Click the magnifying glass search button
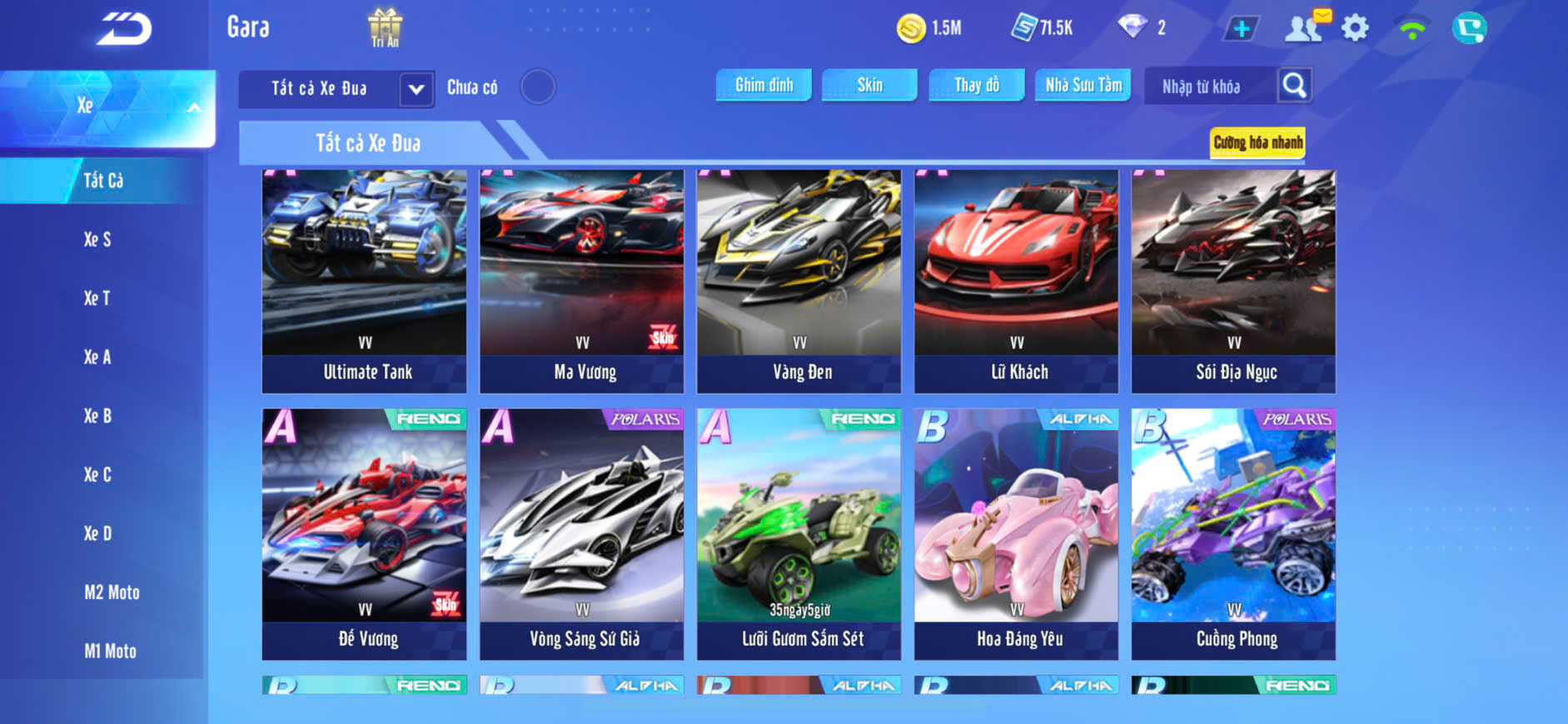This screenshot has height=724, width=1568. coord(1294,85)
